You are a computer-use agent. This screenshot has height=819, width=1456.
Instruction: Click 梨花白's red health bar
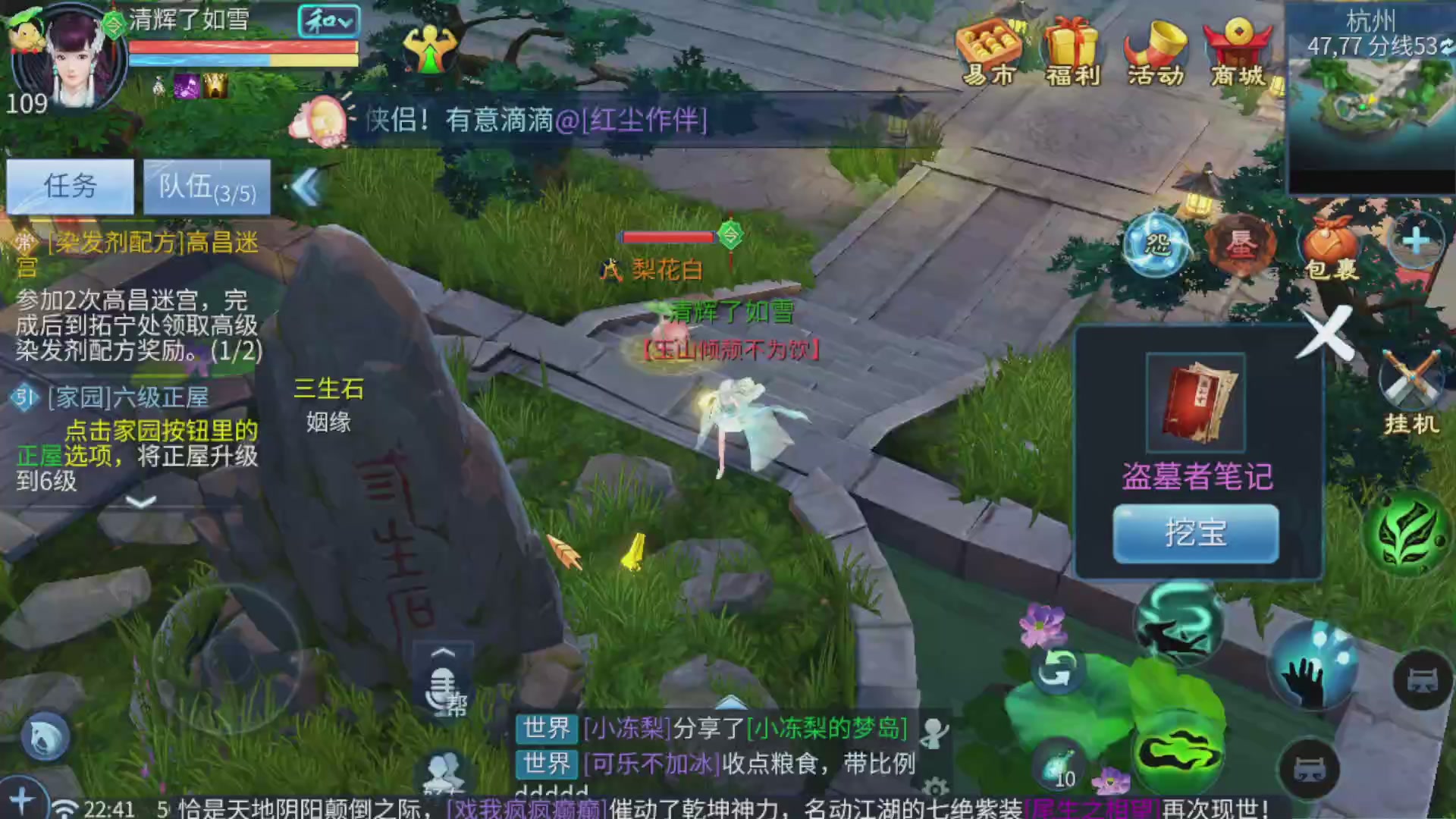click(x=666, y=237)
